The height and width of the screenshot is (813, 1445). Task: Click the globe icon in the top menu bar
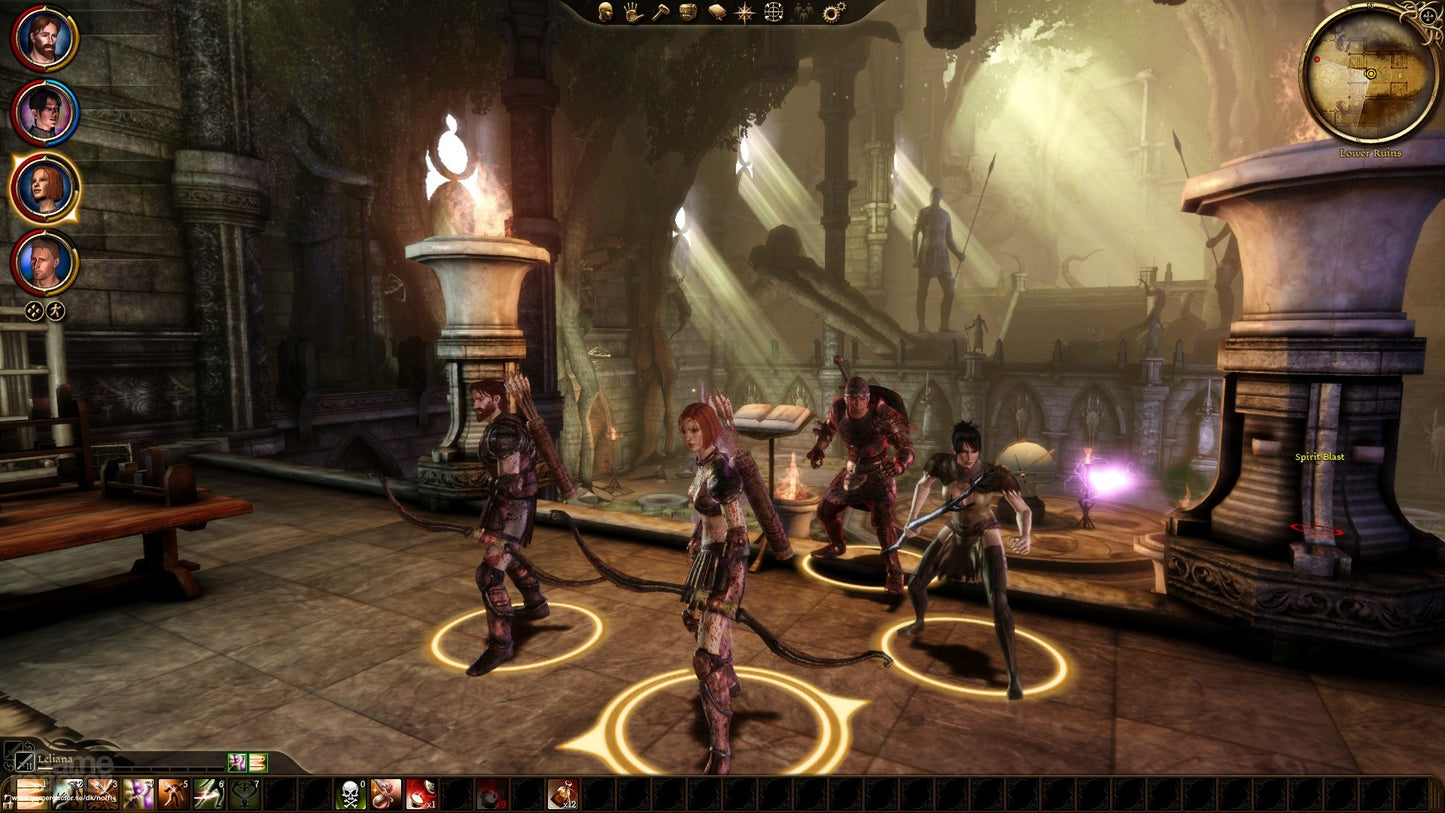(x=772, y=13)
